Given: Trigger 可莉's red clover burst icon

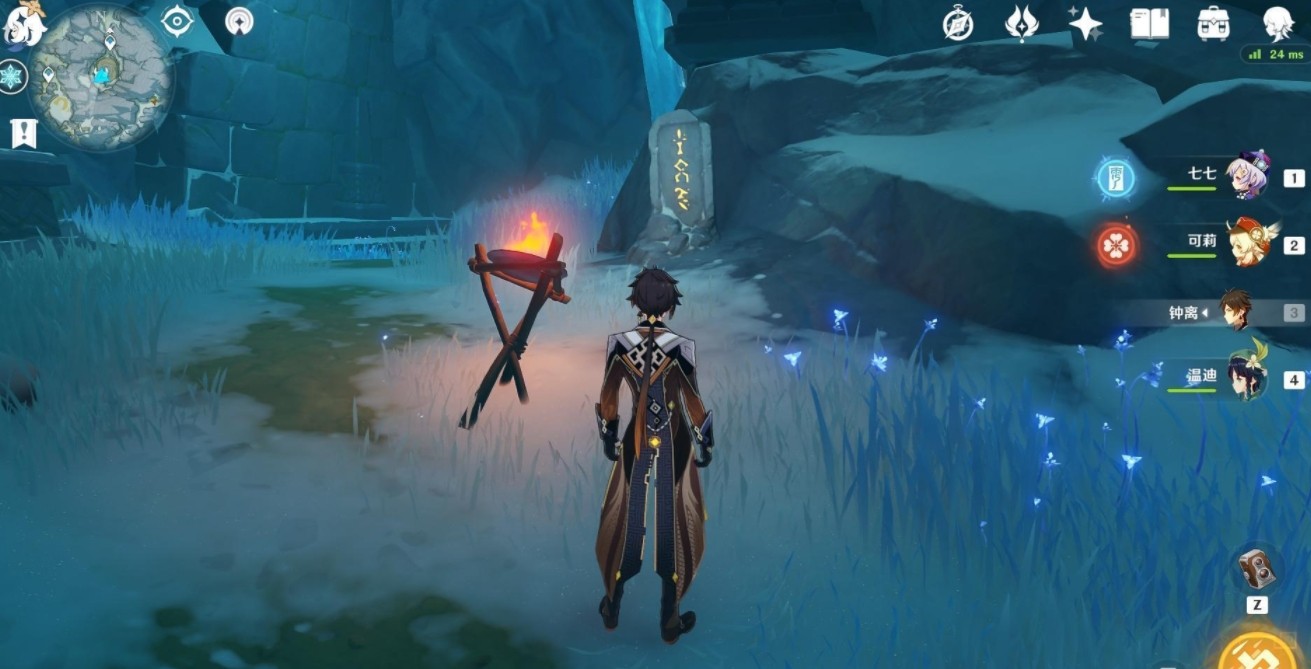Looking at the screenshot, I should [1115, 245].
